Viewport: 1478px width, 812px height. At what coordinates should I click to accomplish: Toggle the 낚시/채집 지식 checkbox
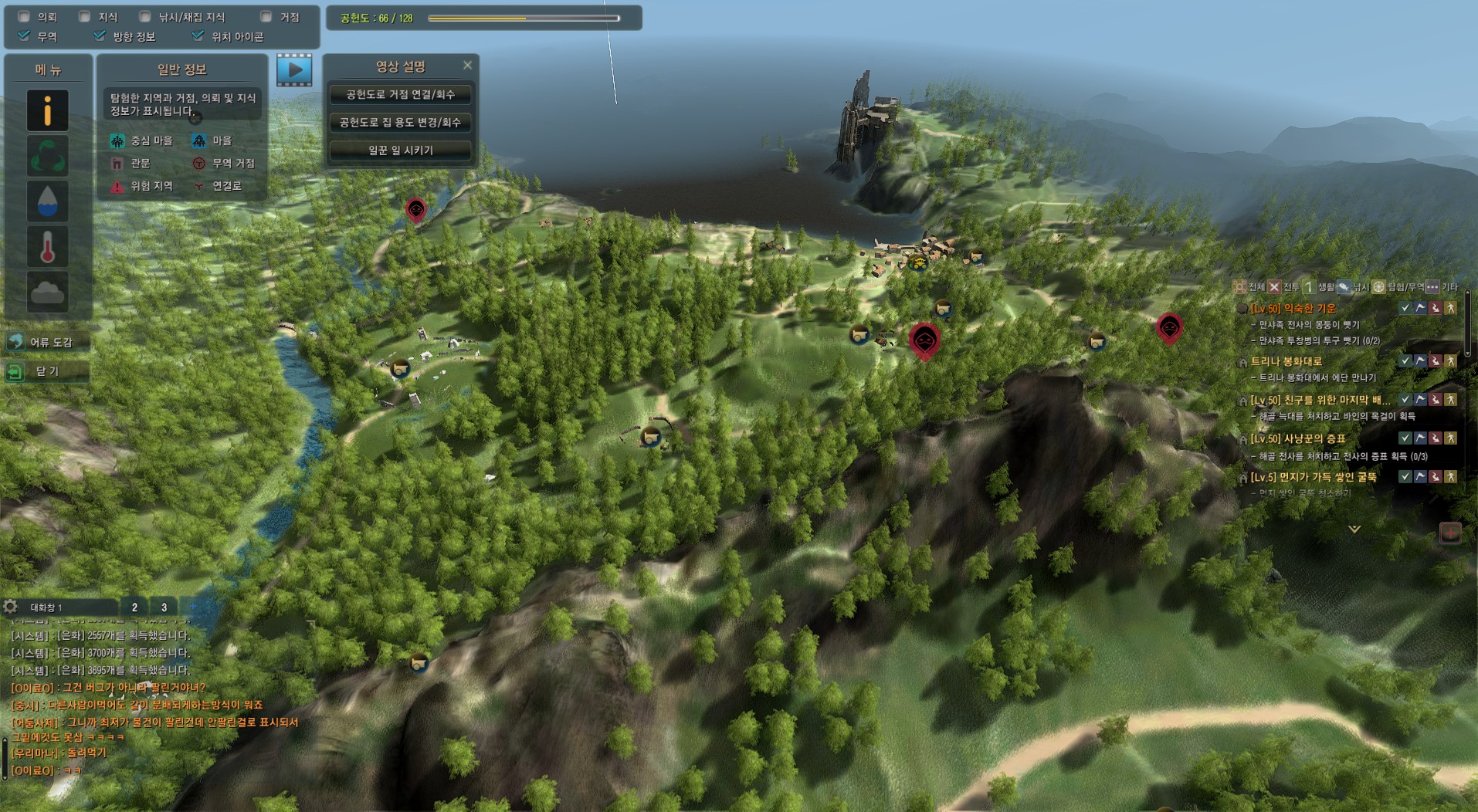pos(145,16)
